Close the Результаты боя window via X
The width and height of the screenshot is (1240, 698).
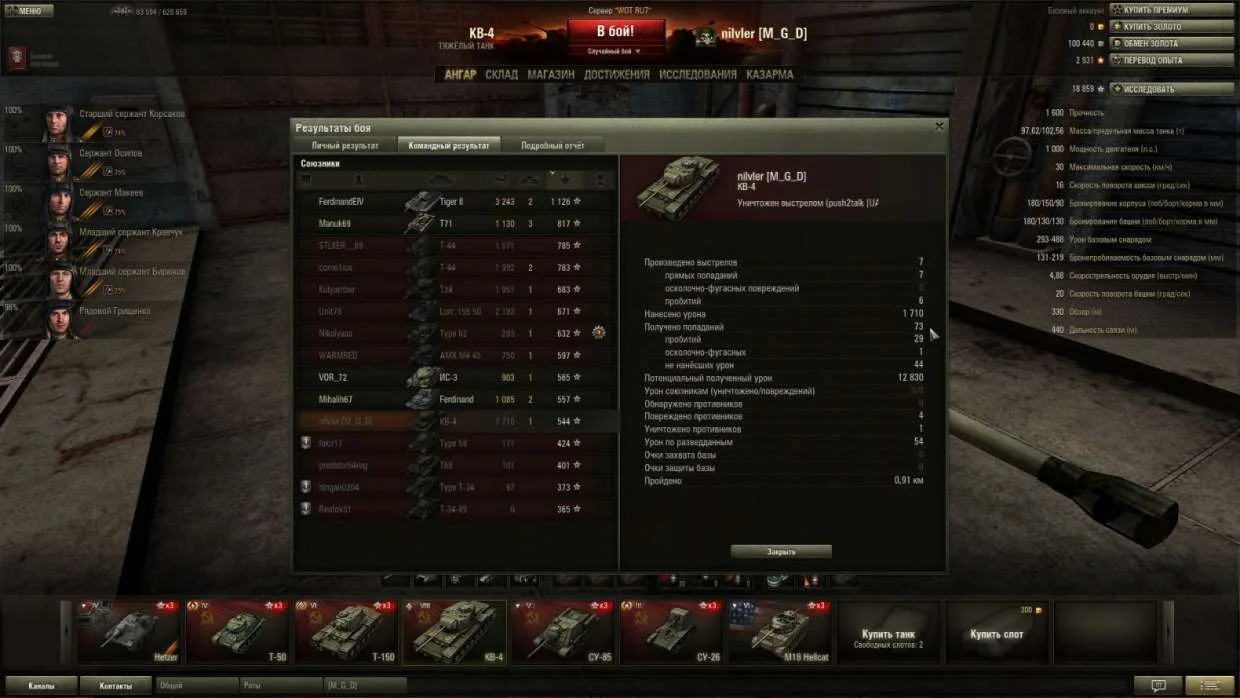pos(939,127)
